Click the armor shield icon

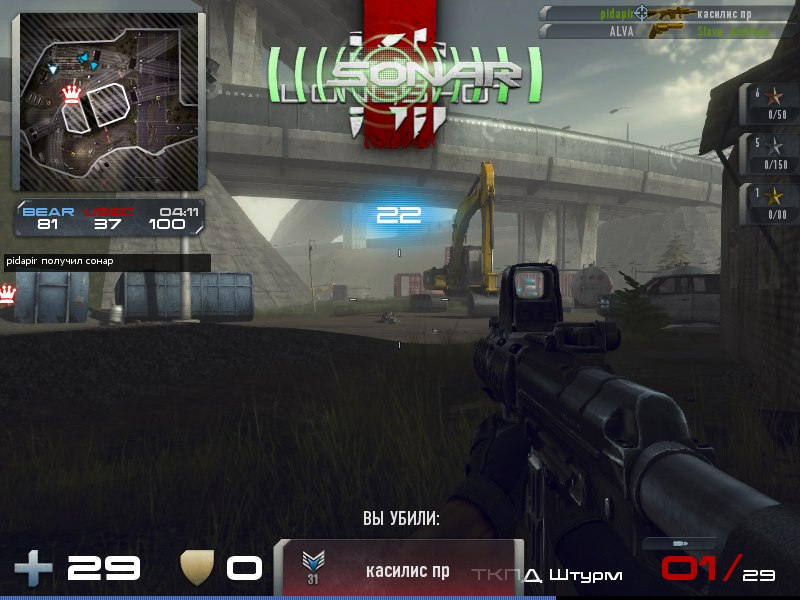coord(195,569)
